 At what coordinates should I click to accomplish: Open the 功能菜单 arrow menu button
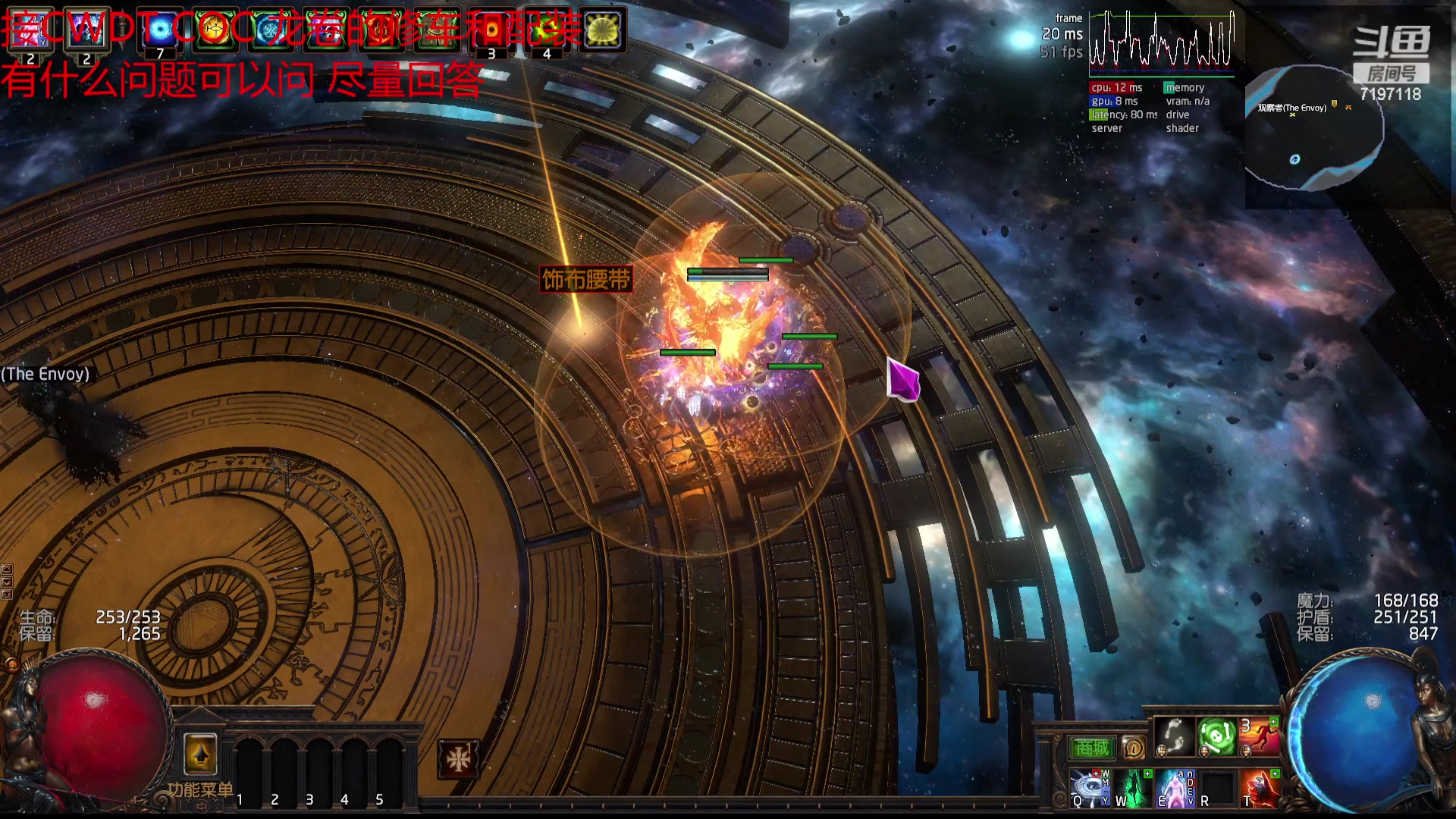tap(200, 755)
